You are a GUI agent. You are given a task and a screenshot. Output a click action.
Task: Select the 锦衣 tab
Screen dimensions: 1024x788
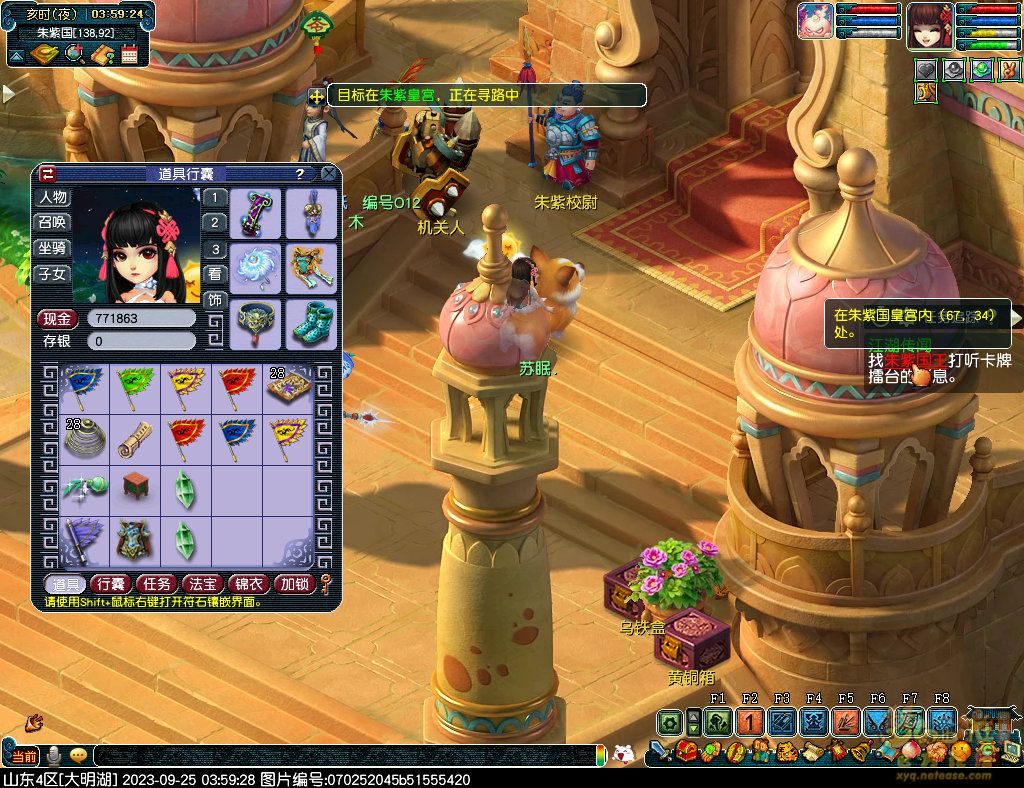click(x=250, y=584)
